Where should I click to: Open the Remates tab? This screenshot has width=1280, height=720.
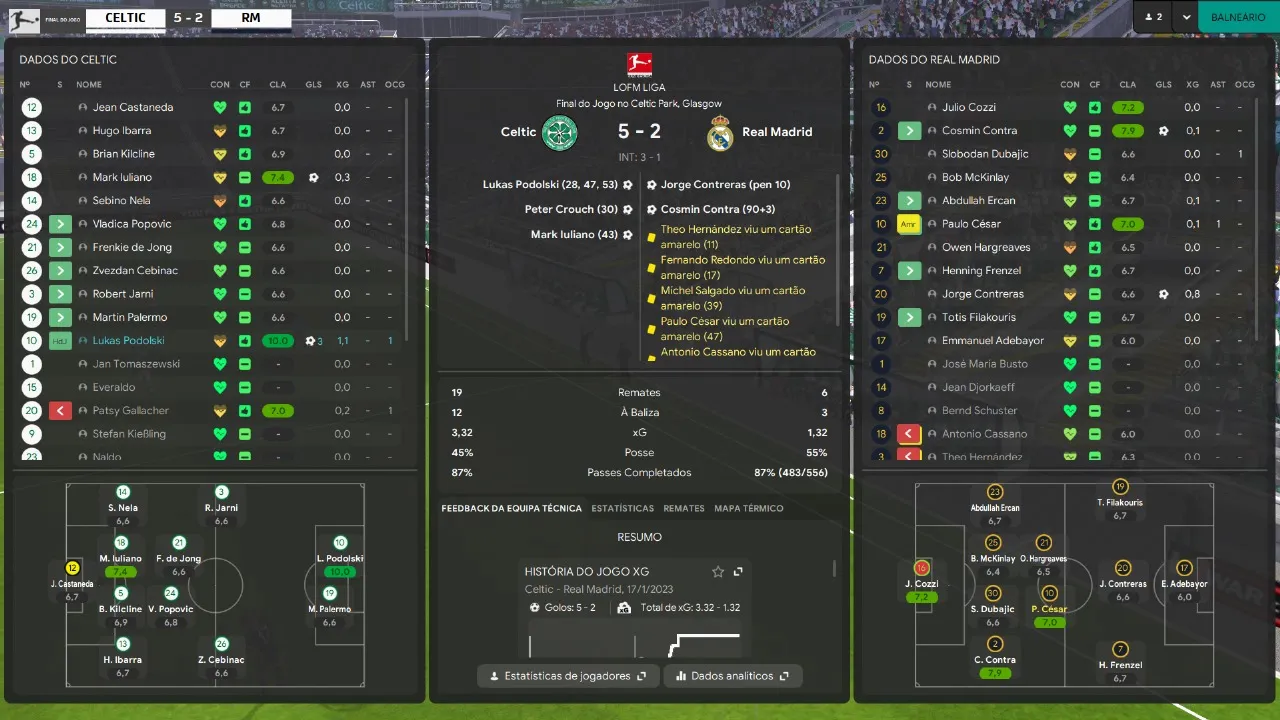click(684, 508)
